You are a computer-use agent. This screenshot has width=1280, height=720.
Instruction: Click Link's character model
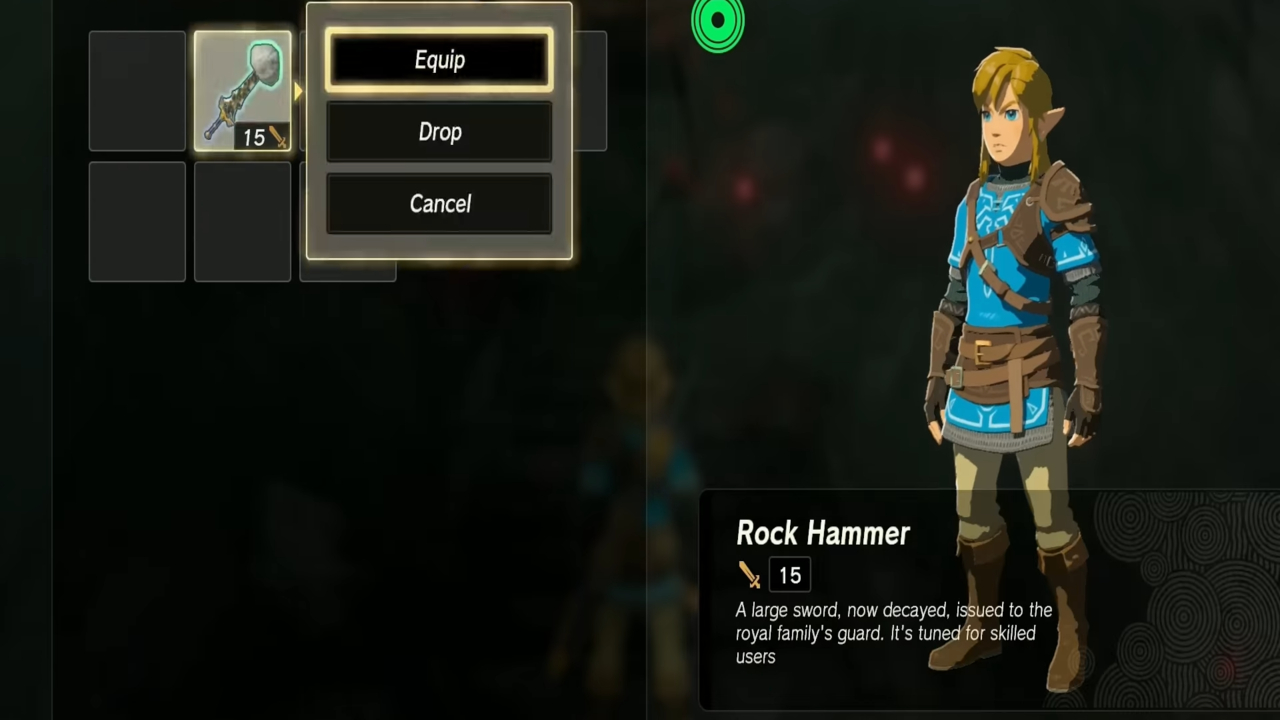pos(1000,300)
